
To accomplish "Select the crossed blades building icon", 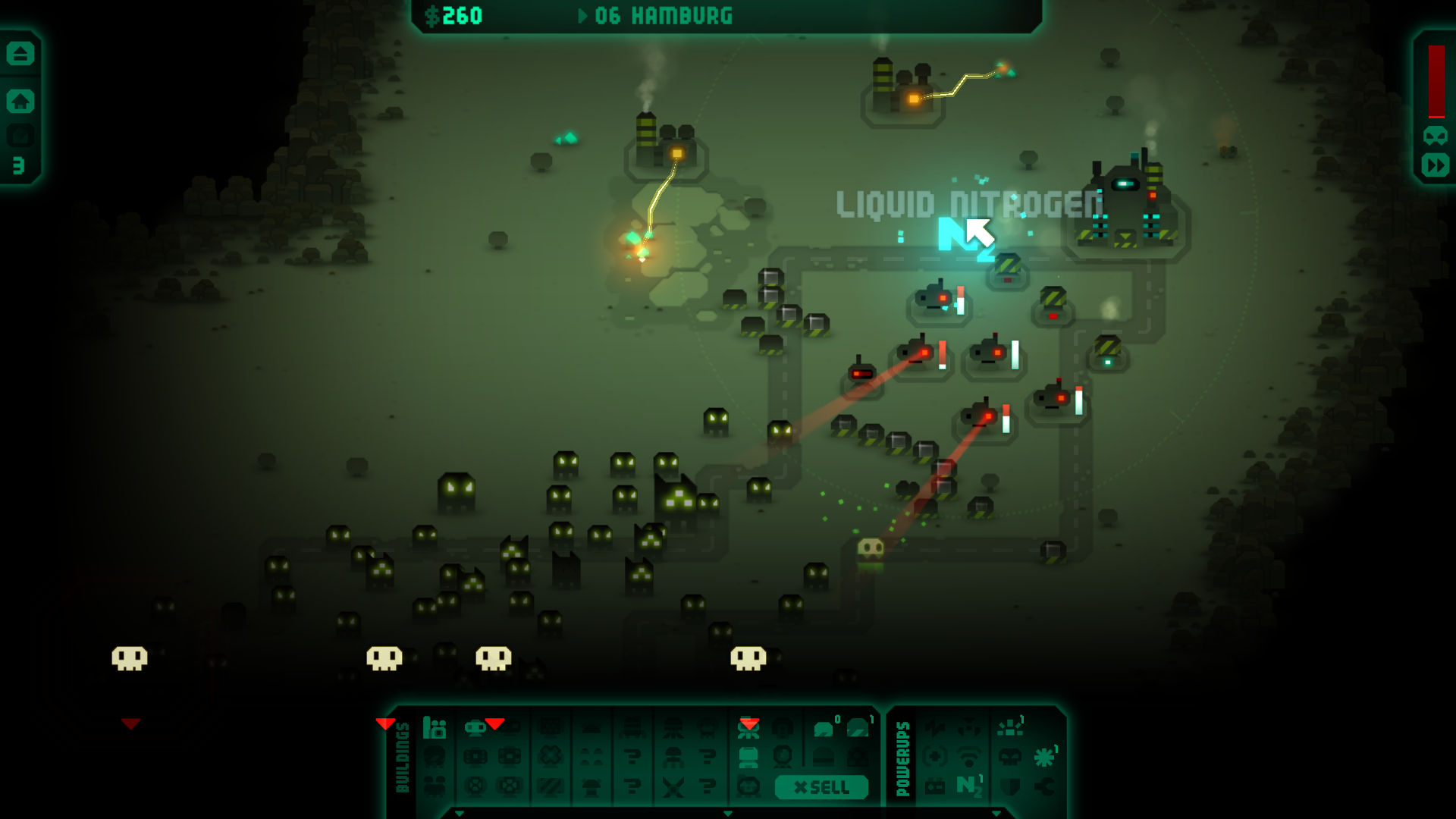I will (x=673, y=786).
